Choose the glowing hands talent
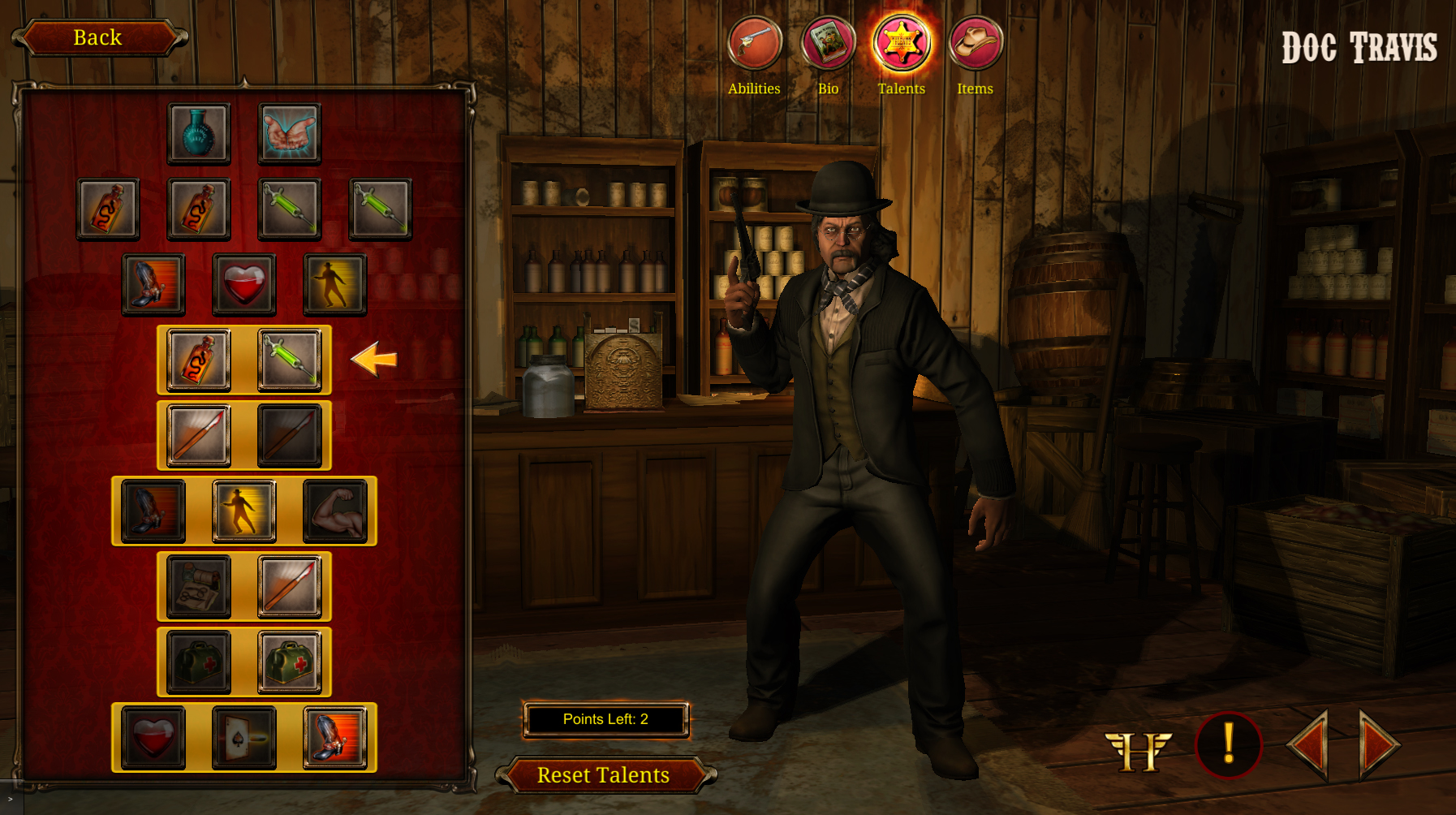 tap(290, 133)
